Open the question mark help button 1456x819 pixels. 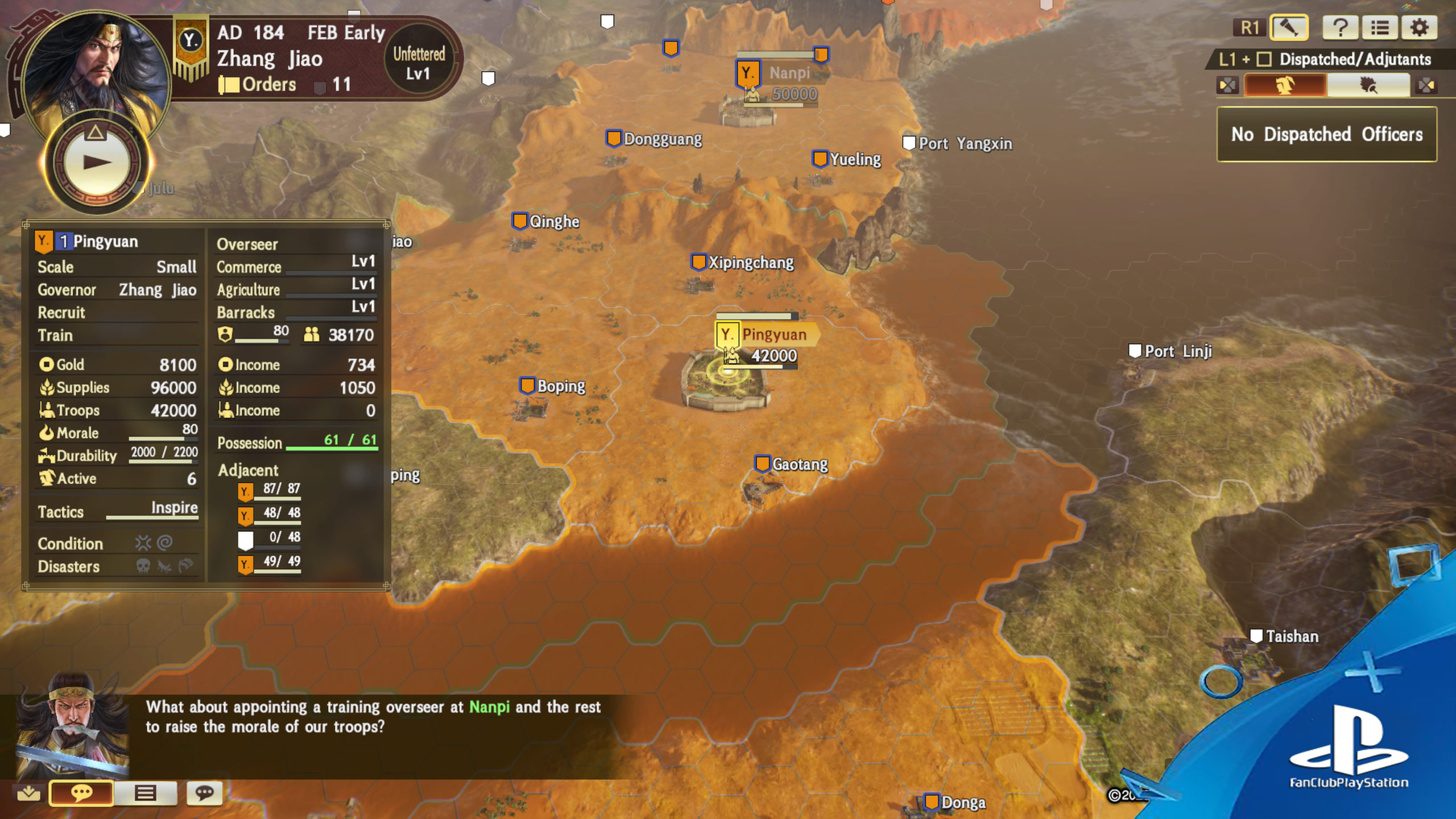pyautogui.click(x=1339, y=27)
